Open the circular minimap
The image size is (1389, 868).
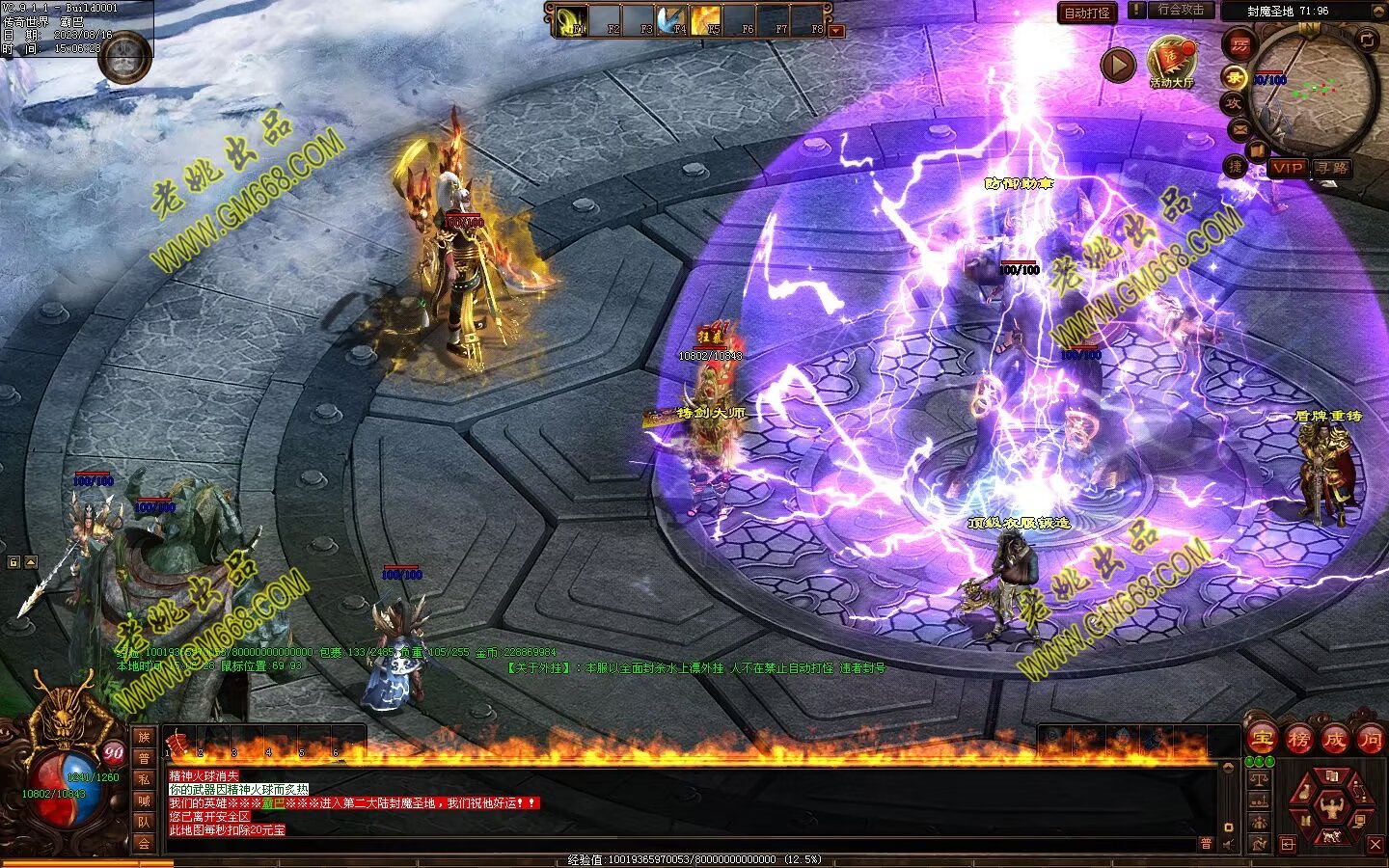(1314, 87)
